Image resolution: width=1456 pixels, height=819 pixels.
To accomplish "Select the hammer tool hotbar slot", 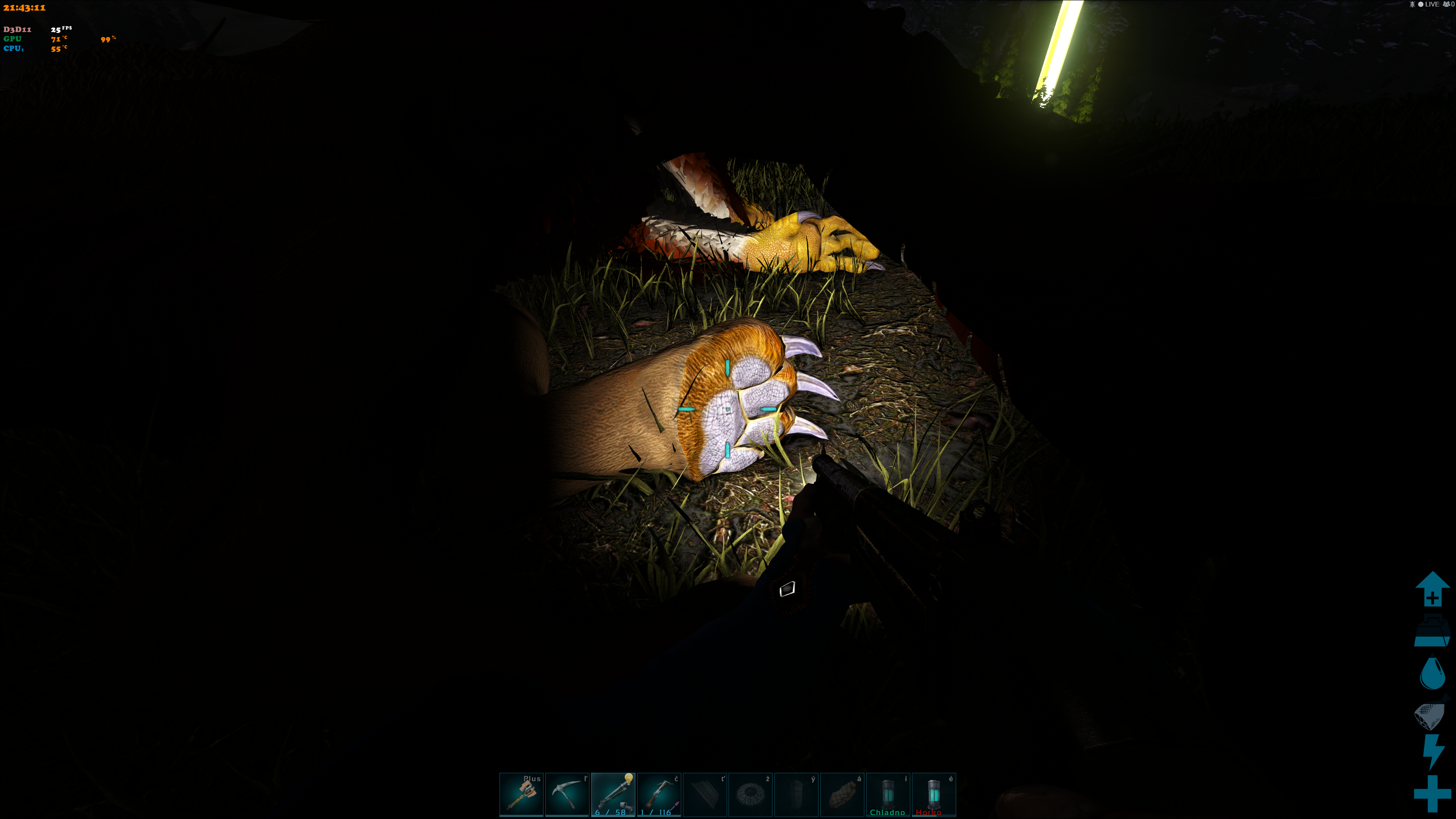I will (521, 794).
